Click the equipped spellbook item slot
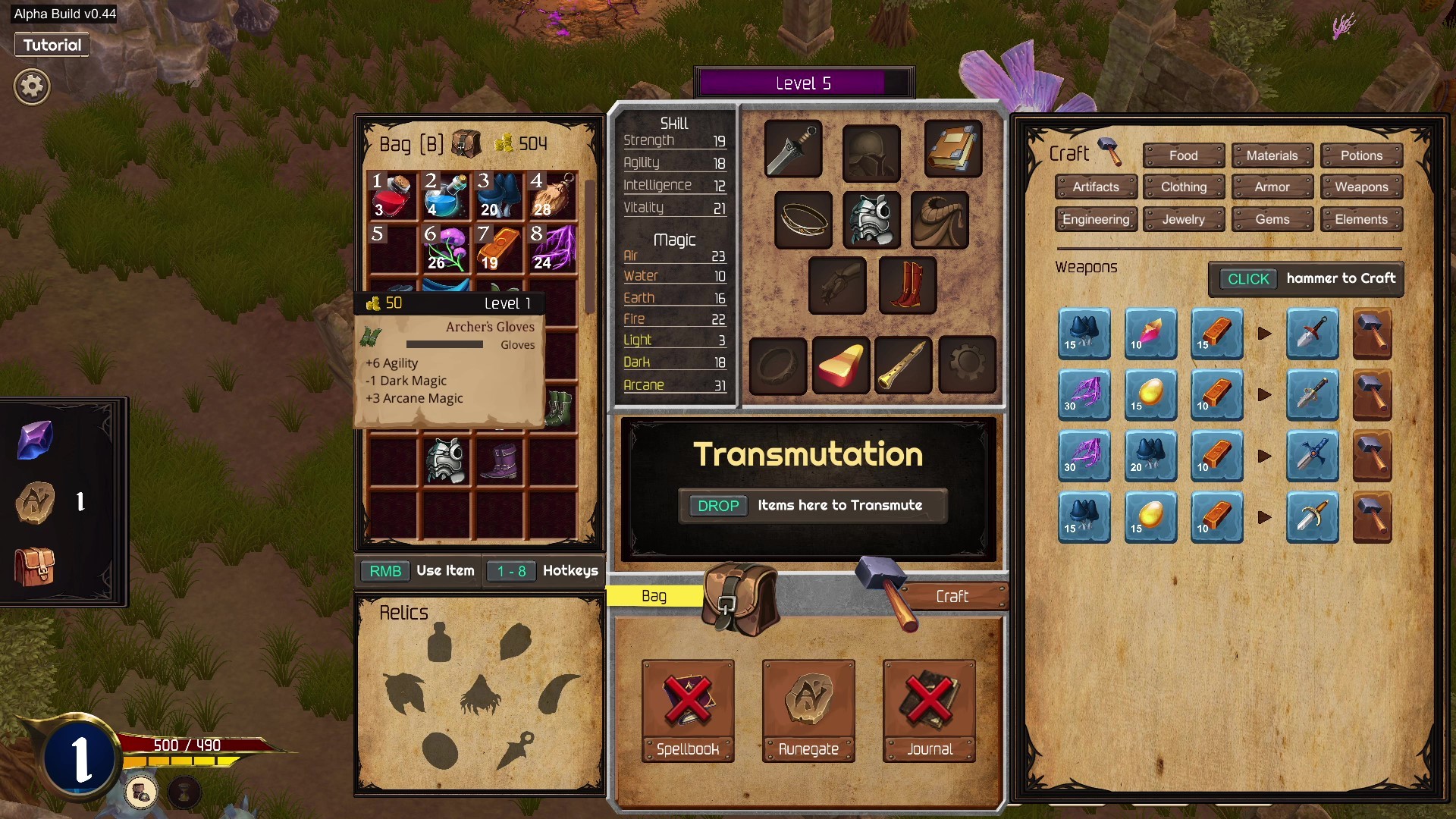 tap(953, 149)
